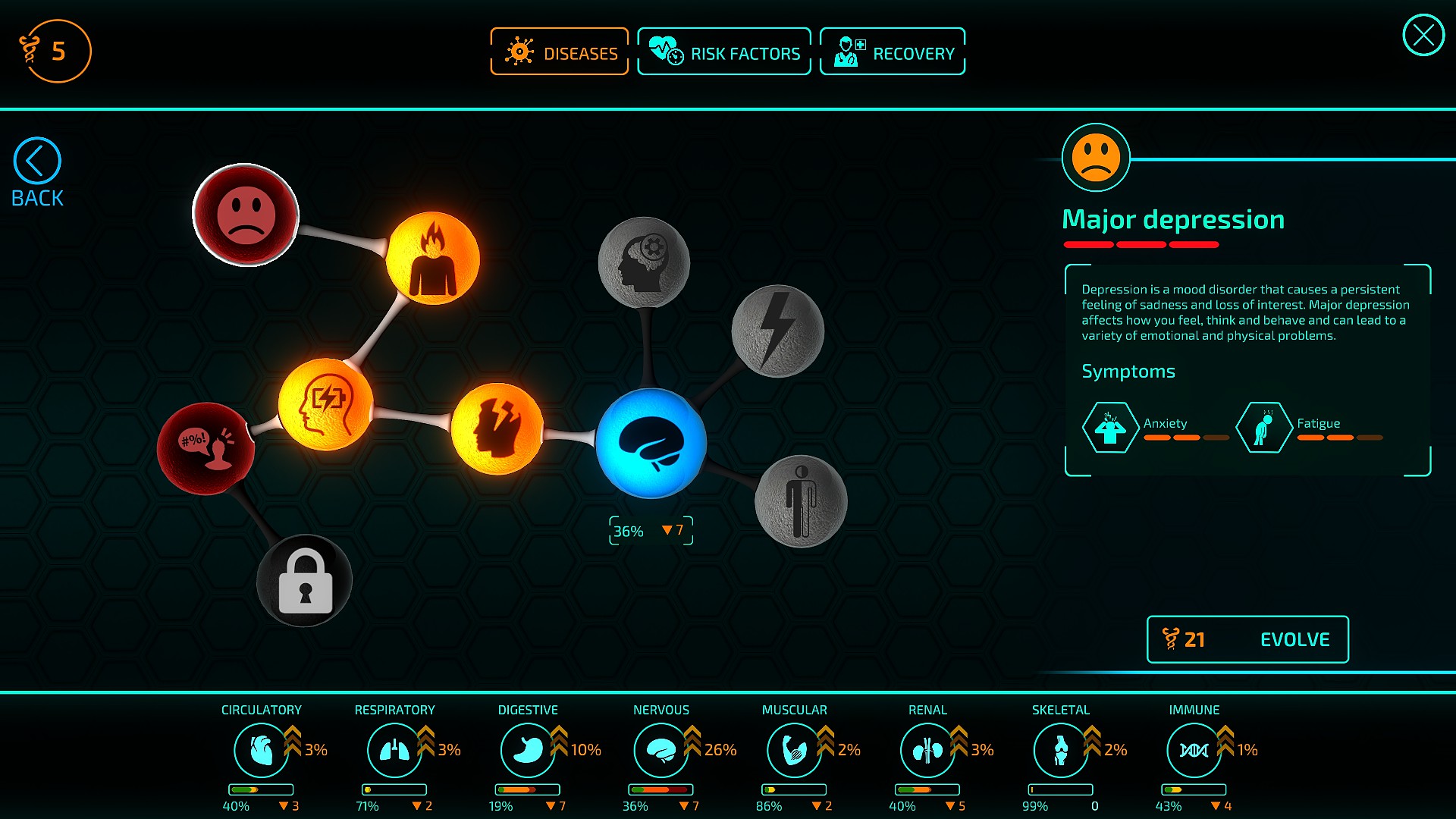Screen dimensions: 1456x819
Task: Open the sad face depression node
Action: pyautogui.click(x=244, y=216)
